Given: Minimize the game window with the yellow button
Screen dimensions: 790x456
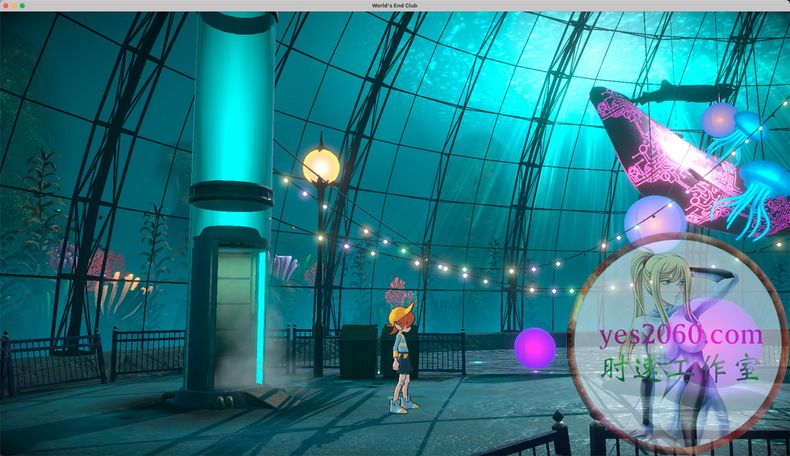Looking at the screenshot, I should point(14,6).
